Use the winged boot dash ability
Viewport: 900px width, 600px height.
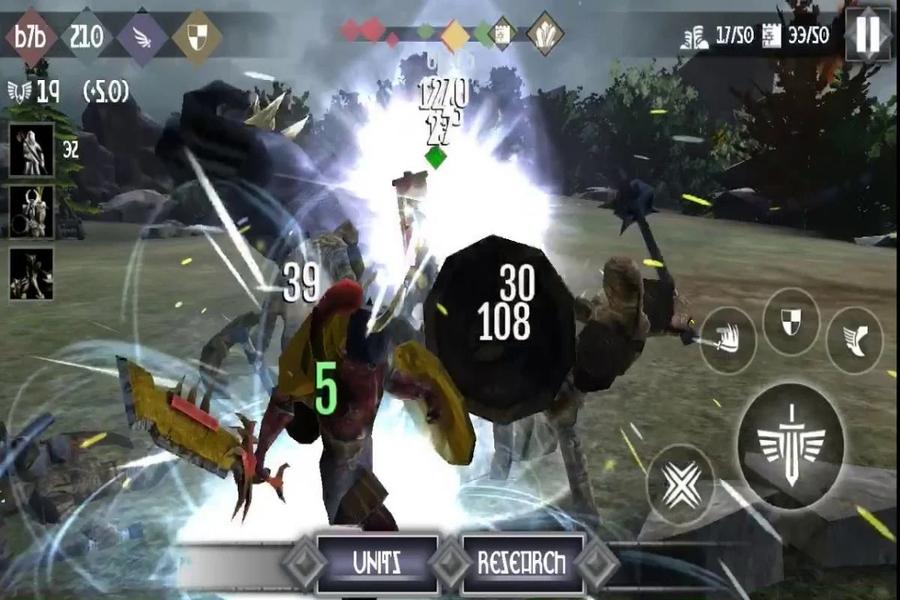pos(855,341)
